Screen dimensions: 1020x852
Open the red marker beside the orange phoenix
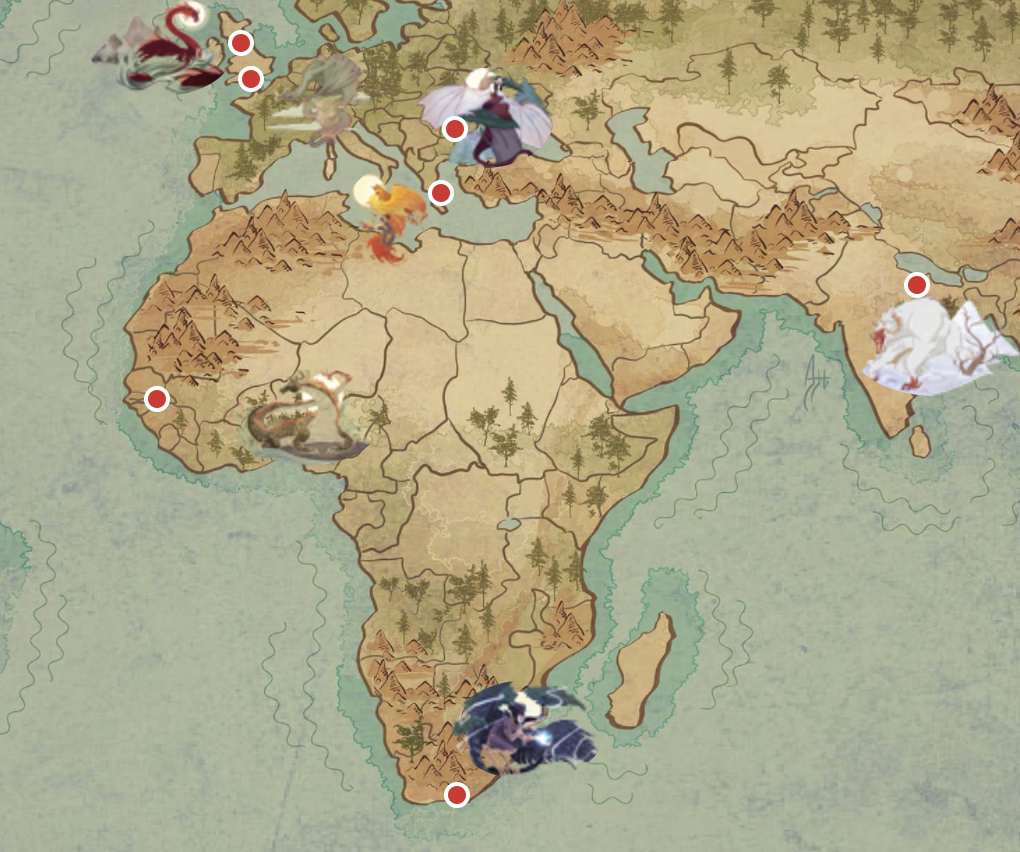tap(440, 192)
